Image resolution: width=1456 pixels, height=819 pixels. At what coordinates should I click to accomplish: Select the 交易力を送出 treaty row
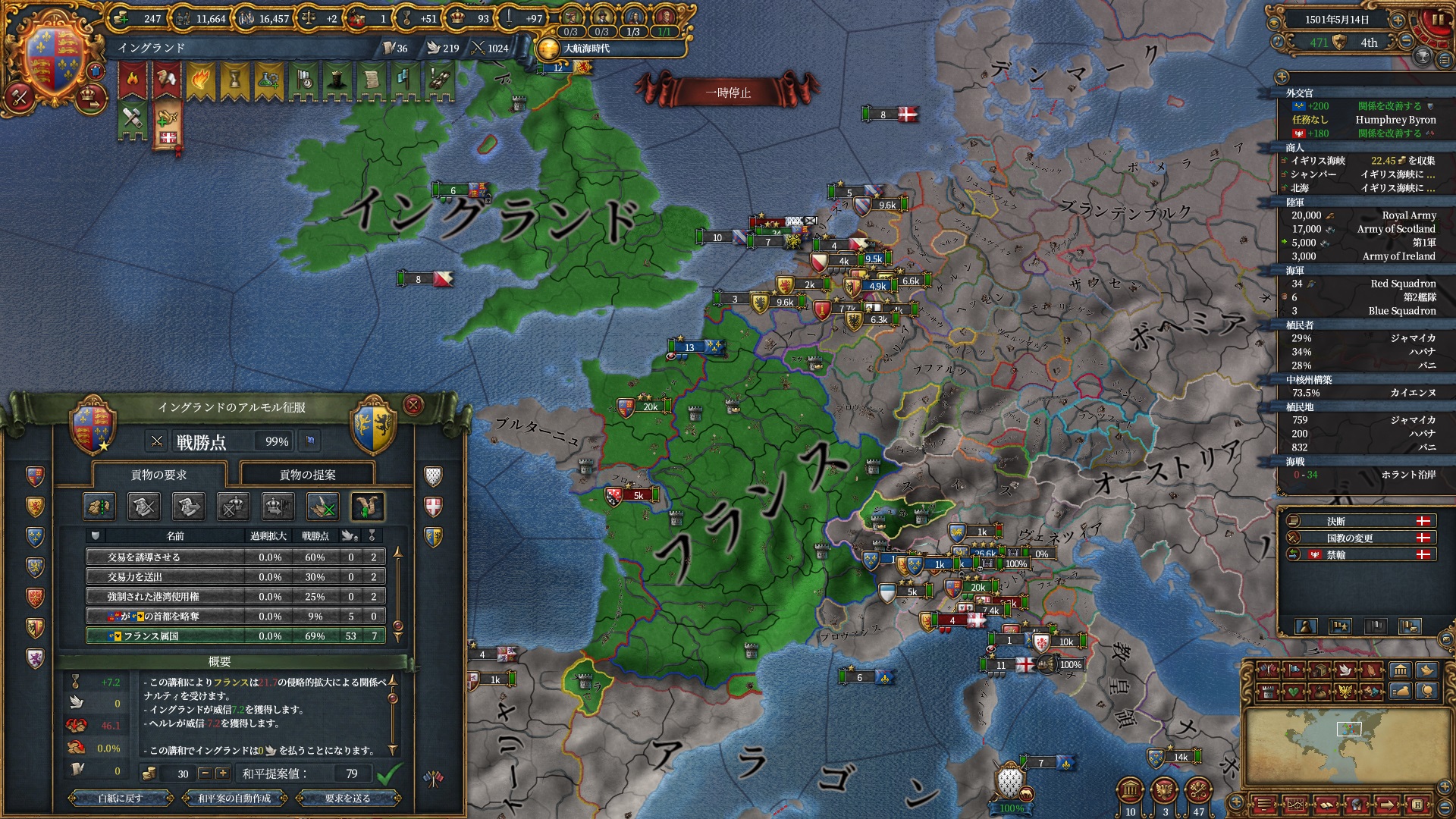(235, 576)
